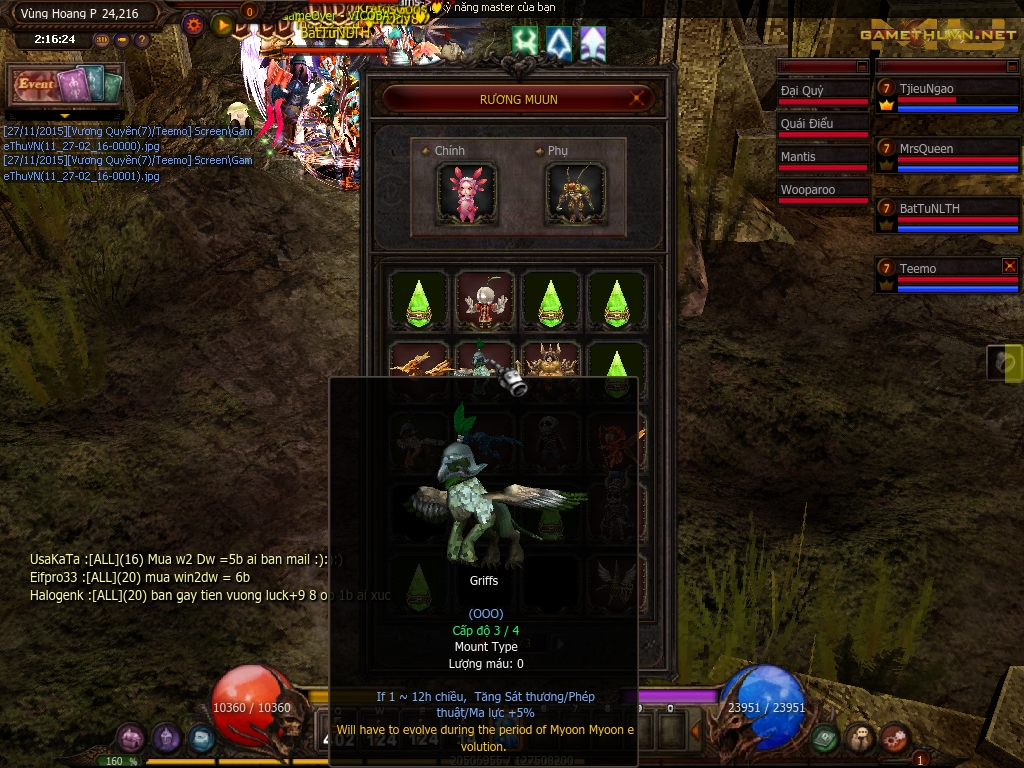Open the skull icon menu at bottom right

860,738
